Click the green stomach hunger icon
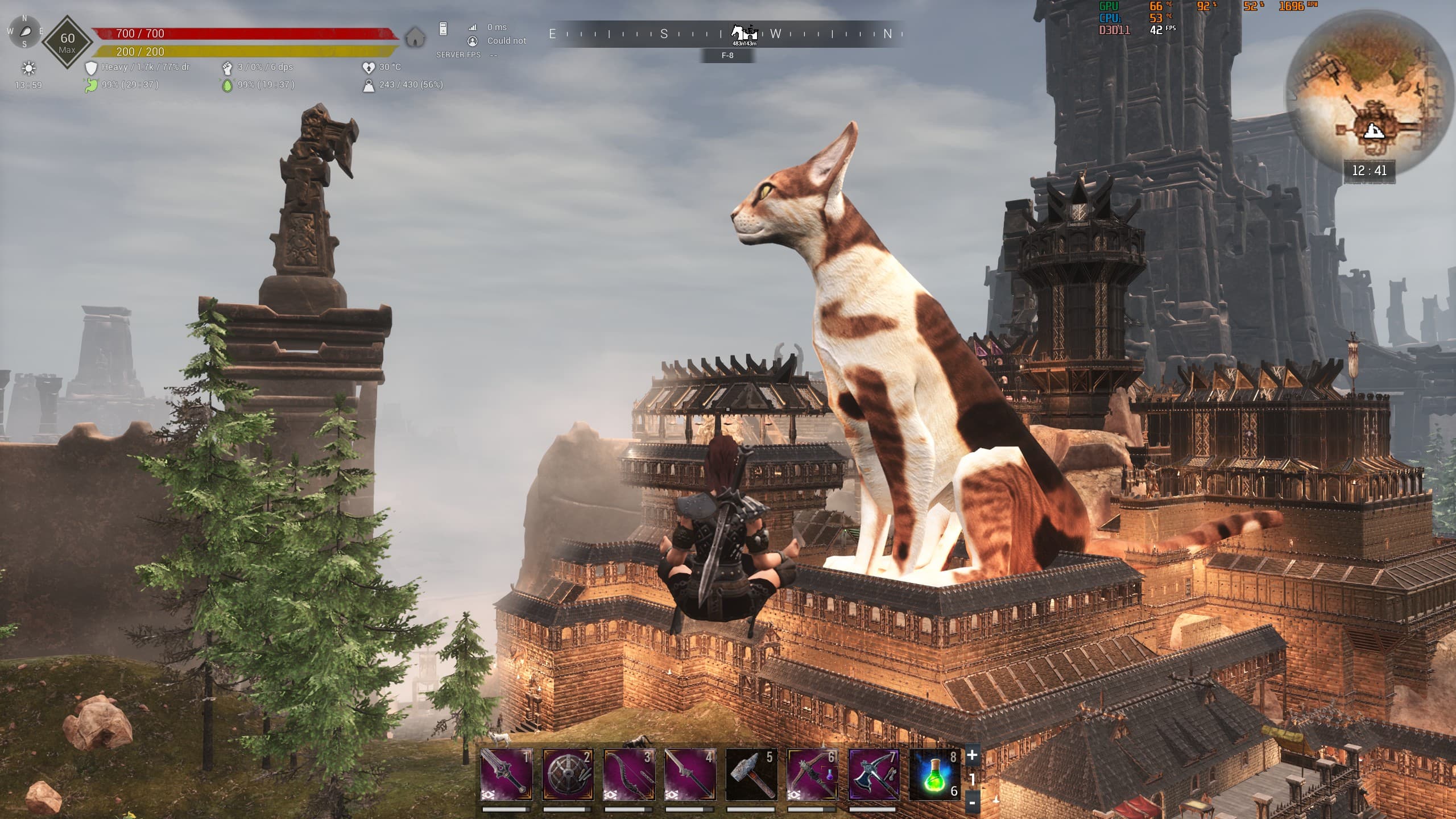Viewport: 1456px width, 819px height. coord(91,85)
